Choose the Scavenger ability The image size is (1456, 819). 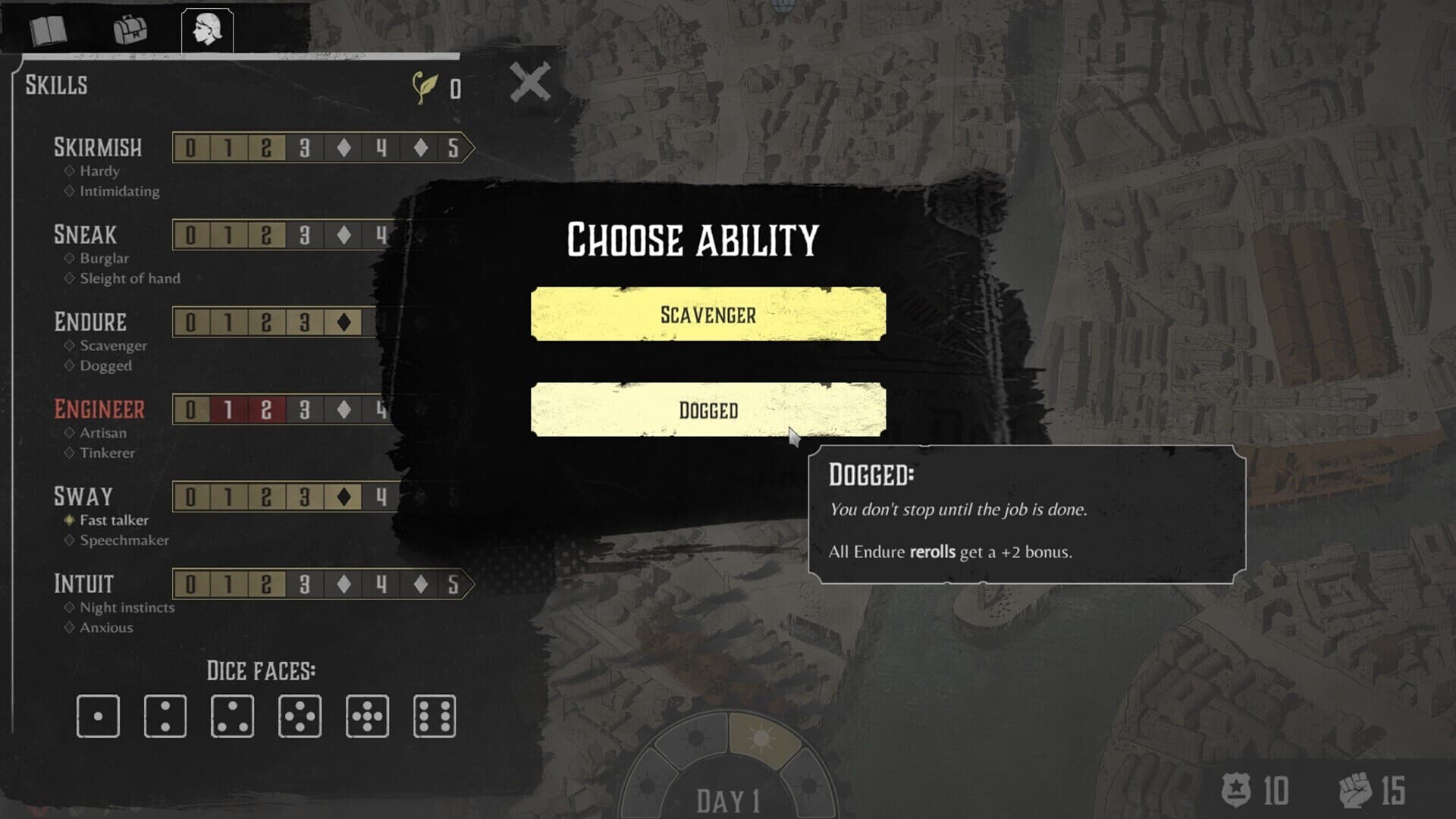pyautogui.click(x=708, y=314)
